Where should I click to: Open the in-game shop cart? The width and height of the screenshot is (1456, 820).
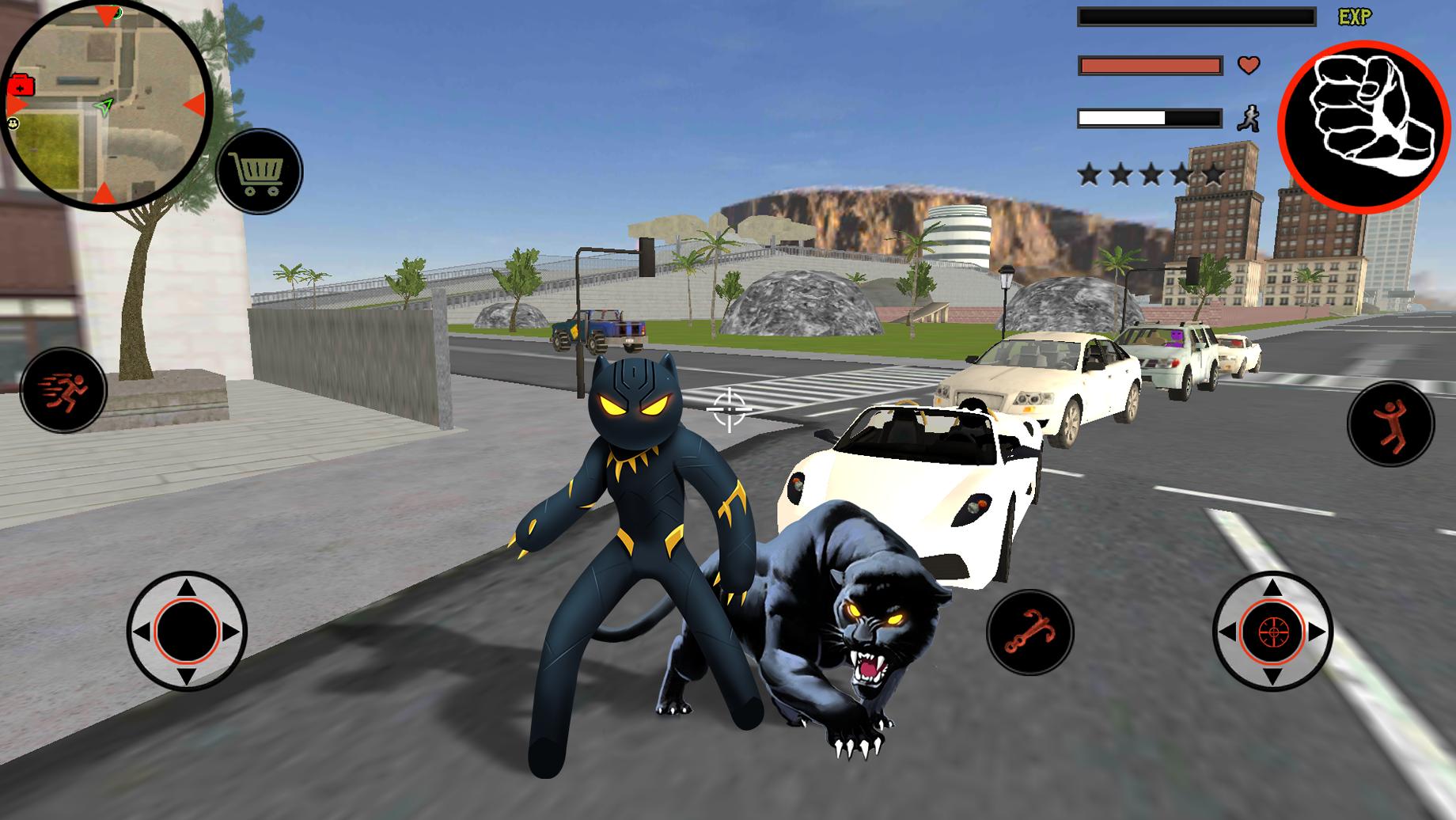coord(256,170)
